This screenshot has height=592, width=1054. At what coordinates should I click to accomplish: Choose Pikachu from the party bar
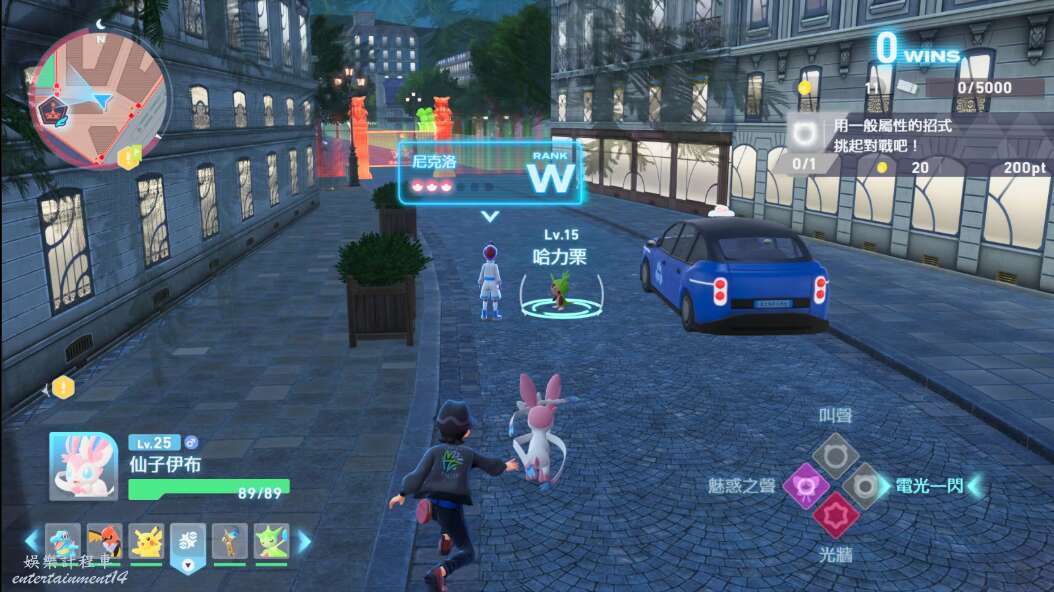pyautogui.click(x=146, y=542)
